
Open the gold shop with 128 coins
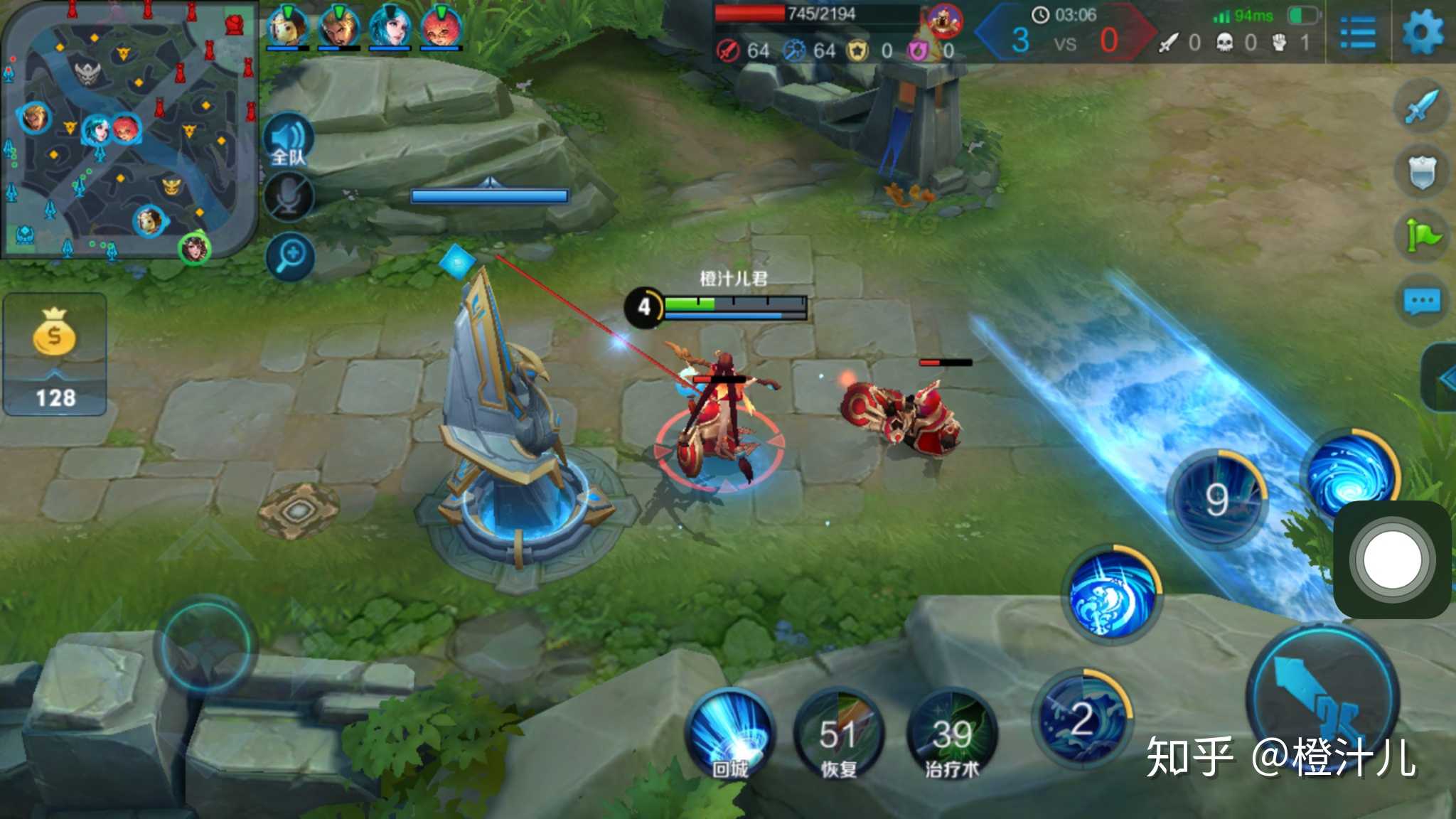[x=55, y=353]
